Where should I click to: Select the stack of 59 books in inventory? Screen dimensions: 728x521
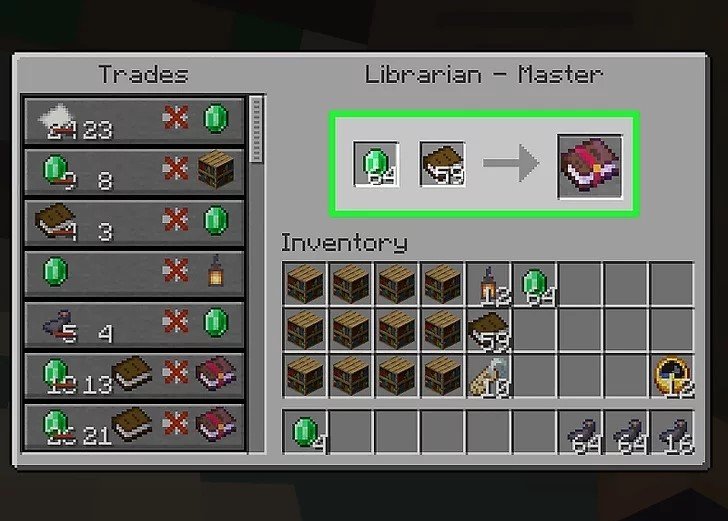(x=489, y=329)
